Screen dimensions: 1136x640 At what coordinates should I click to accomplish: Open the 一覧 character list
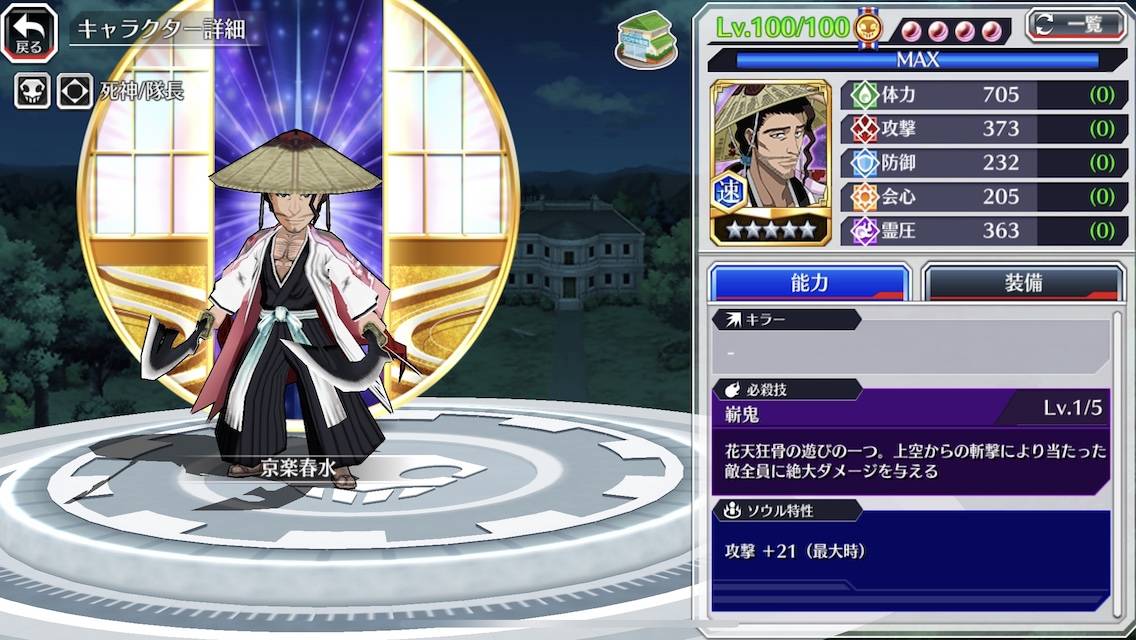click(x=1075, y=26)
